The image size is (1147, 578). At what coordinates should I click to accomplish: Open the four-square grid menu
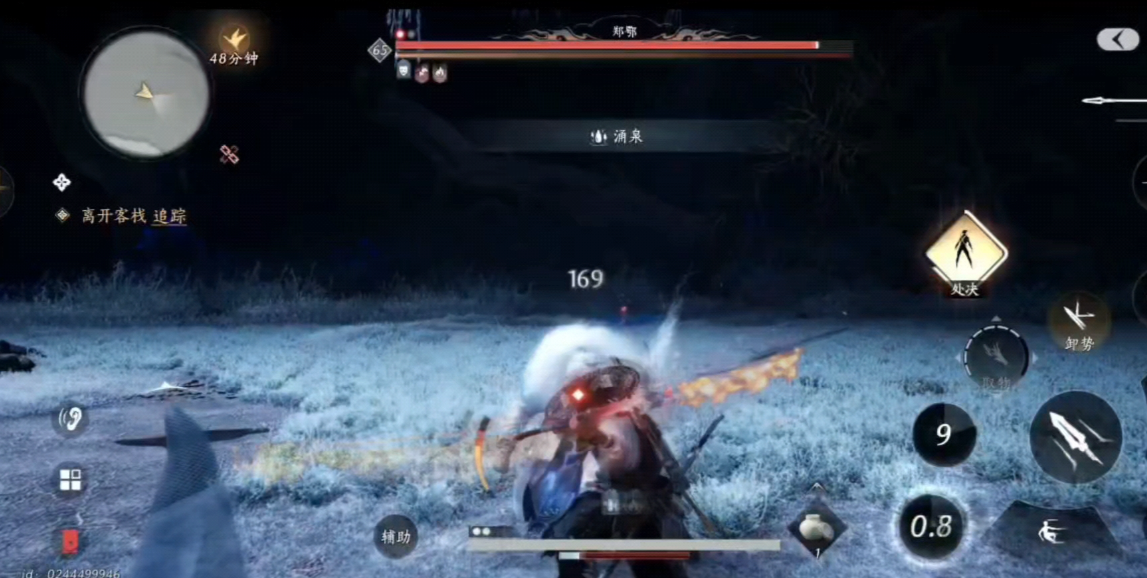pyautogui.click(x=71, y=480)
